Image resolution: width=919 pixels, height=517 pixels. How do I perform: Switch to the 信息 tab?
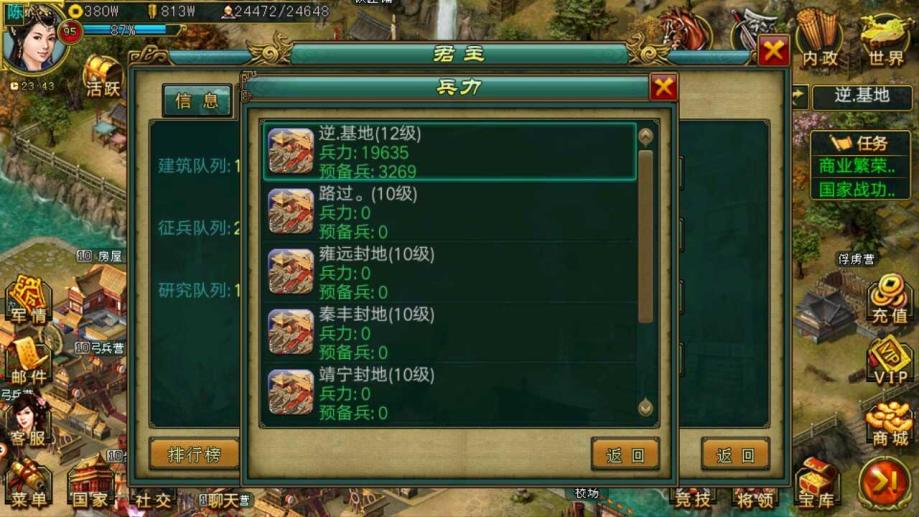click(x=197, y=100)
